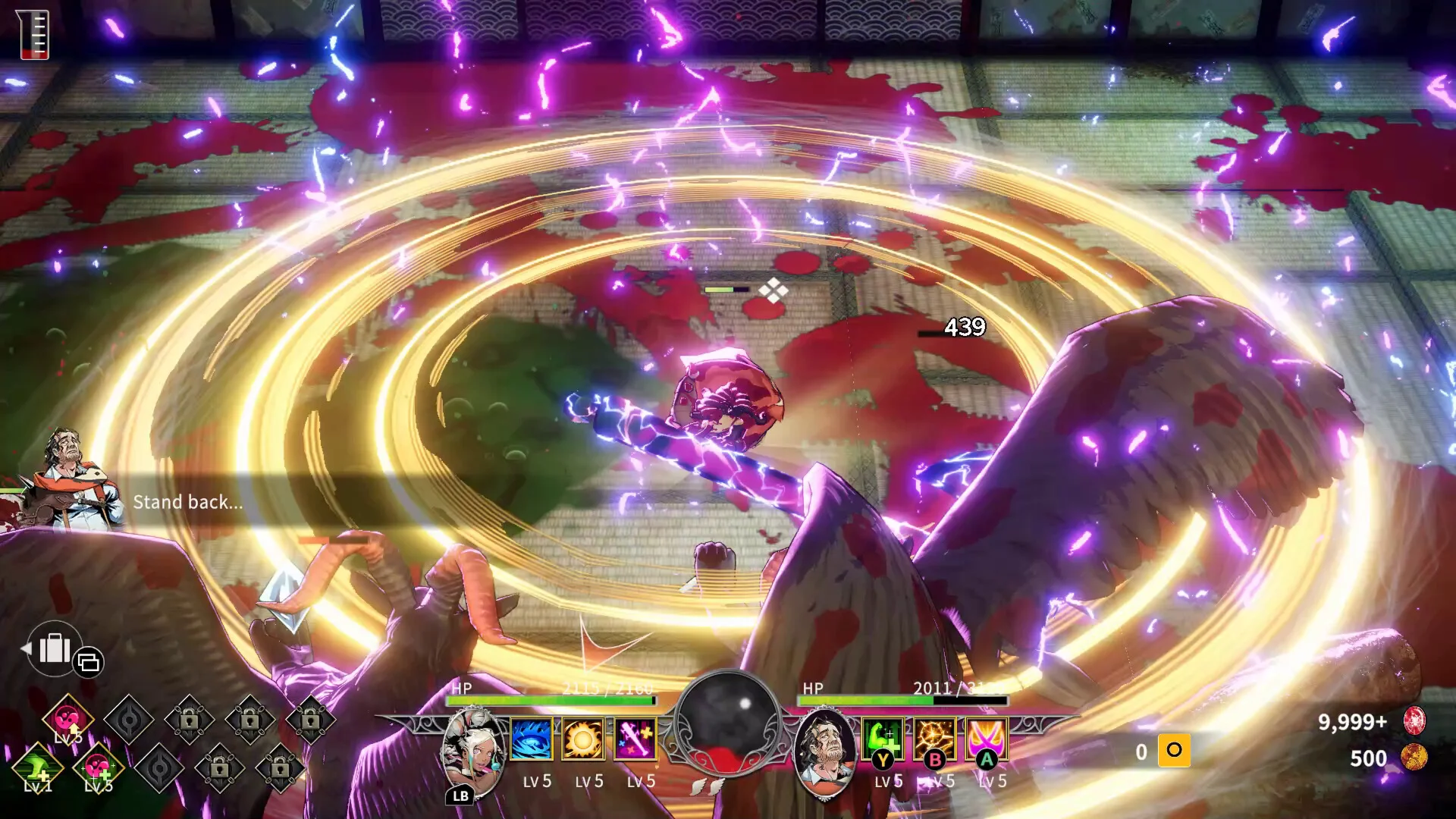Cast the orange cracked burst skill
This screenshot has height=819, width=1456.
click(x=934, y=739)
